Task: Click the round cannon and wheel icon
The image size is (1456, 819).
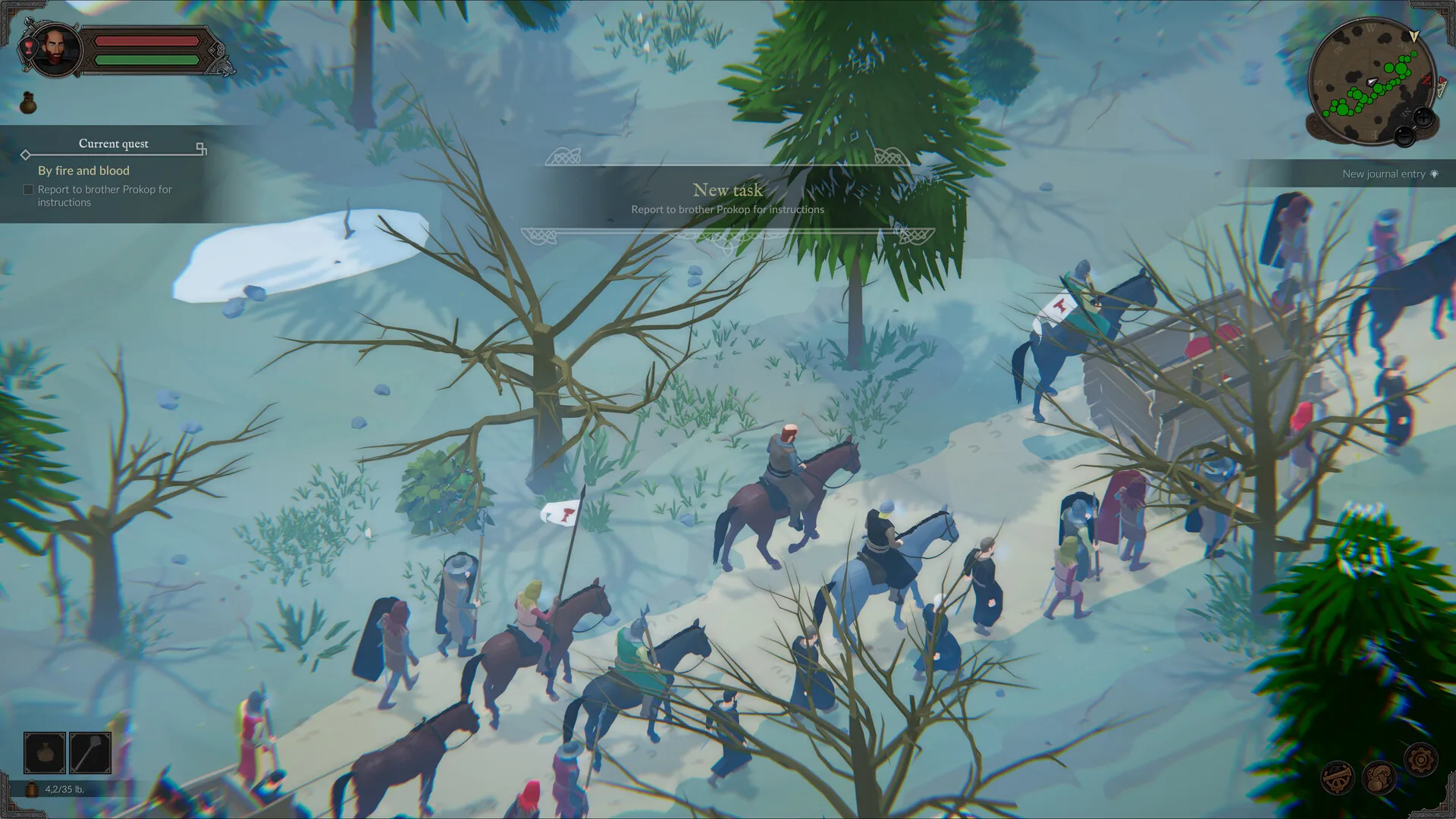Action: tap(1337, 777)
